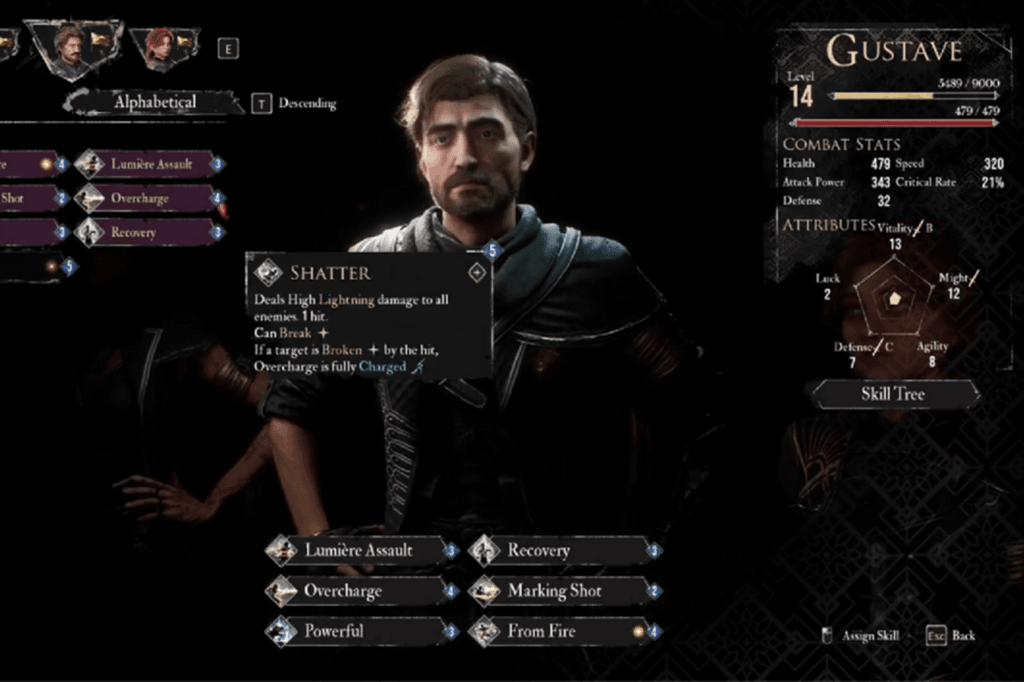Select the equipped Lumière Assault slot at bottom
The image size is (1024, 682).
[358, 550]
